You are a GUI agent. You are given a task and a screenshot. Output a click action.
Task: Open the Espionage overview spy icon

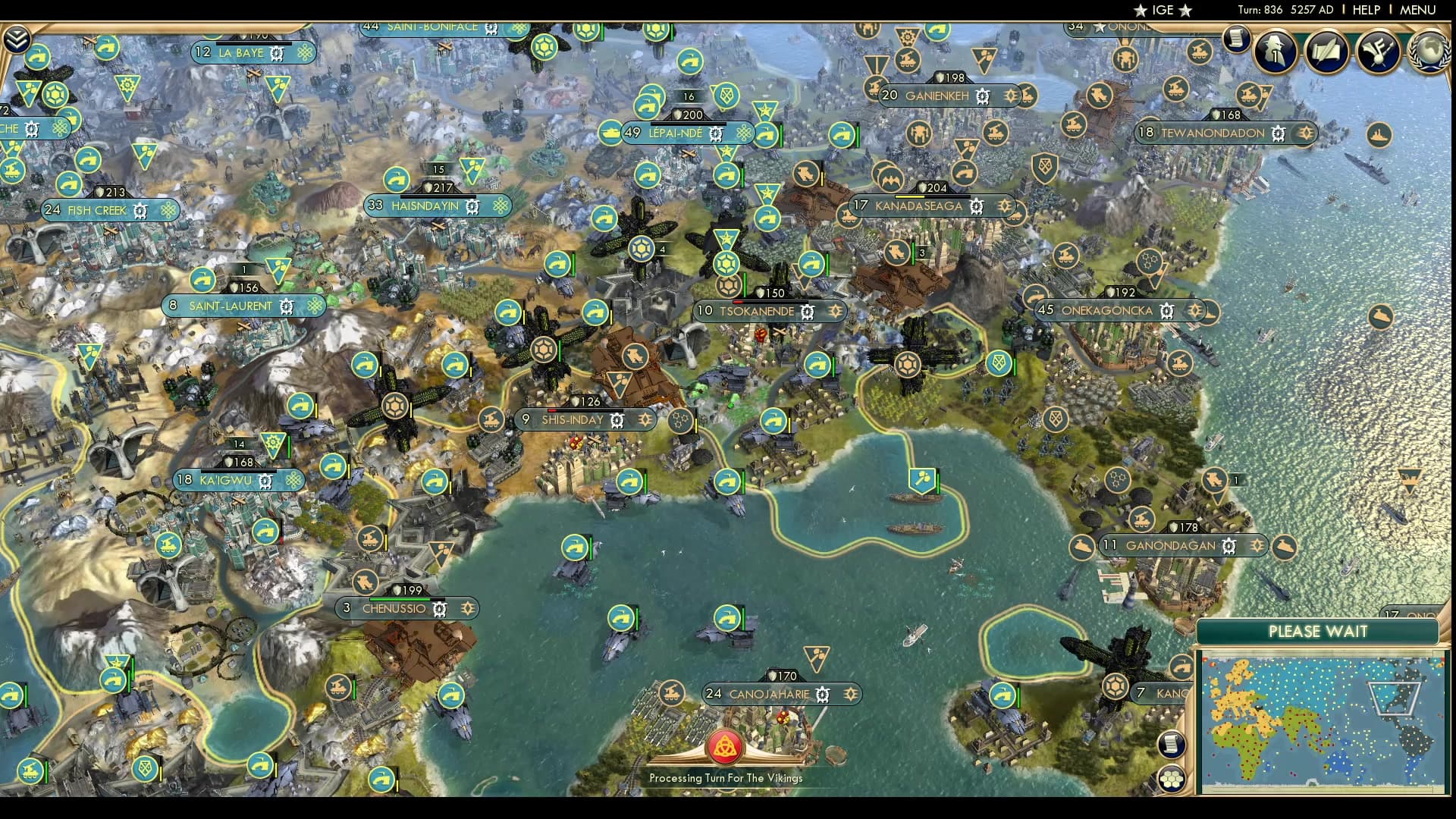pyautogui.click(x=1277, y=52)
